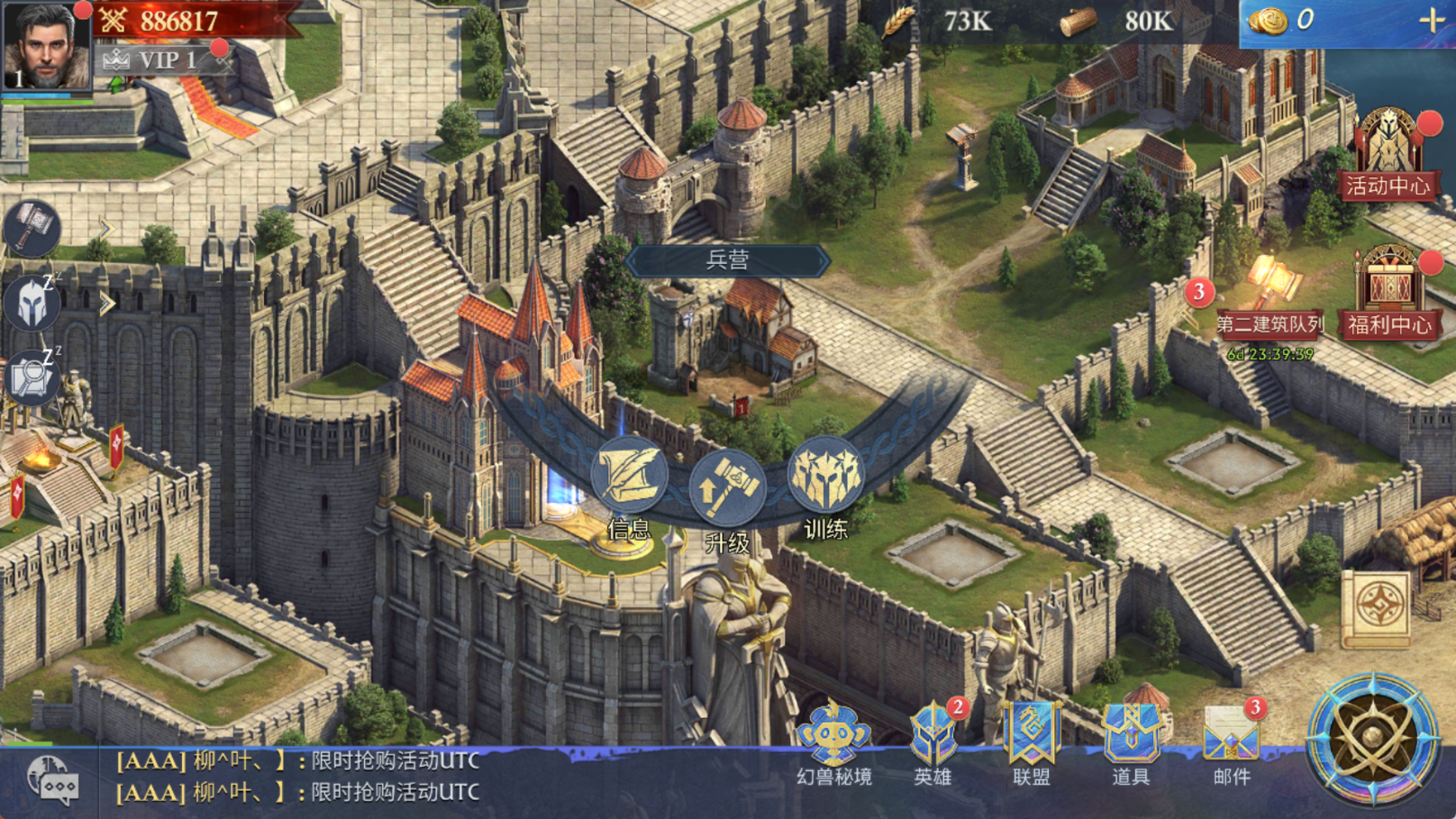Open the 英雄 heroes menu
The height and width of the screenshot is (819, 1456).
point(933,741)
